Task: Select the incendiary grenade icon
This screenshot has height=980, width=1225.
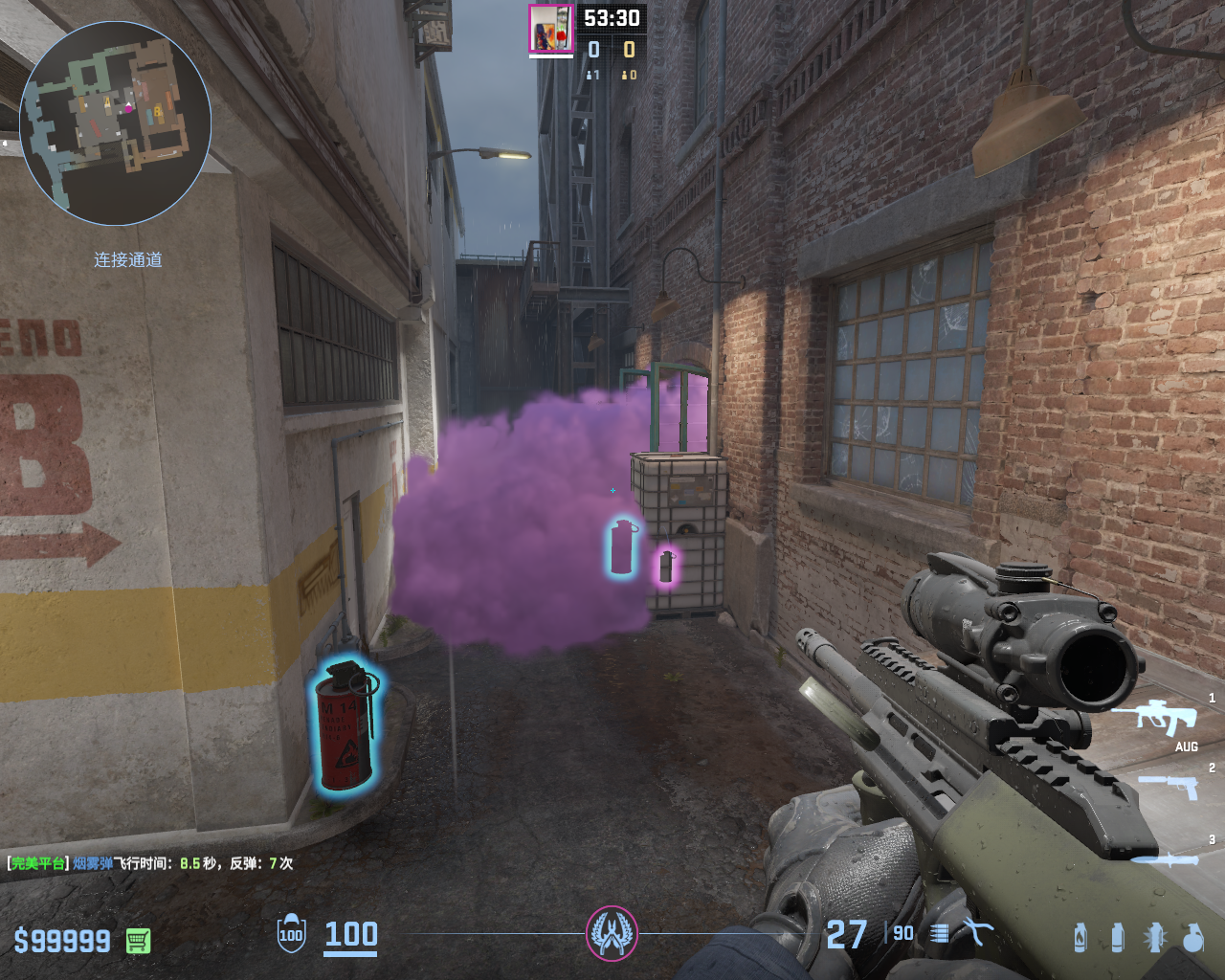Action: (x=1080, y=937)
